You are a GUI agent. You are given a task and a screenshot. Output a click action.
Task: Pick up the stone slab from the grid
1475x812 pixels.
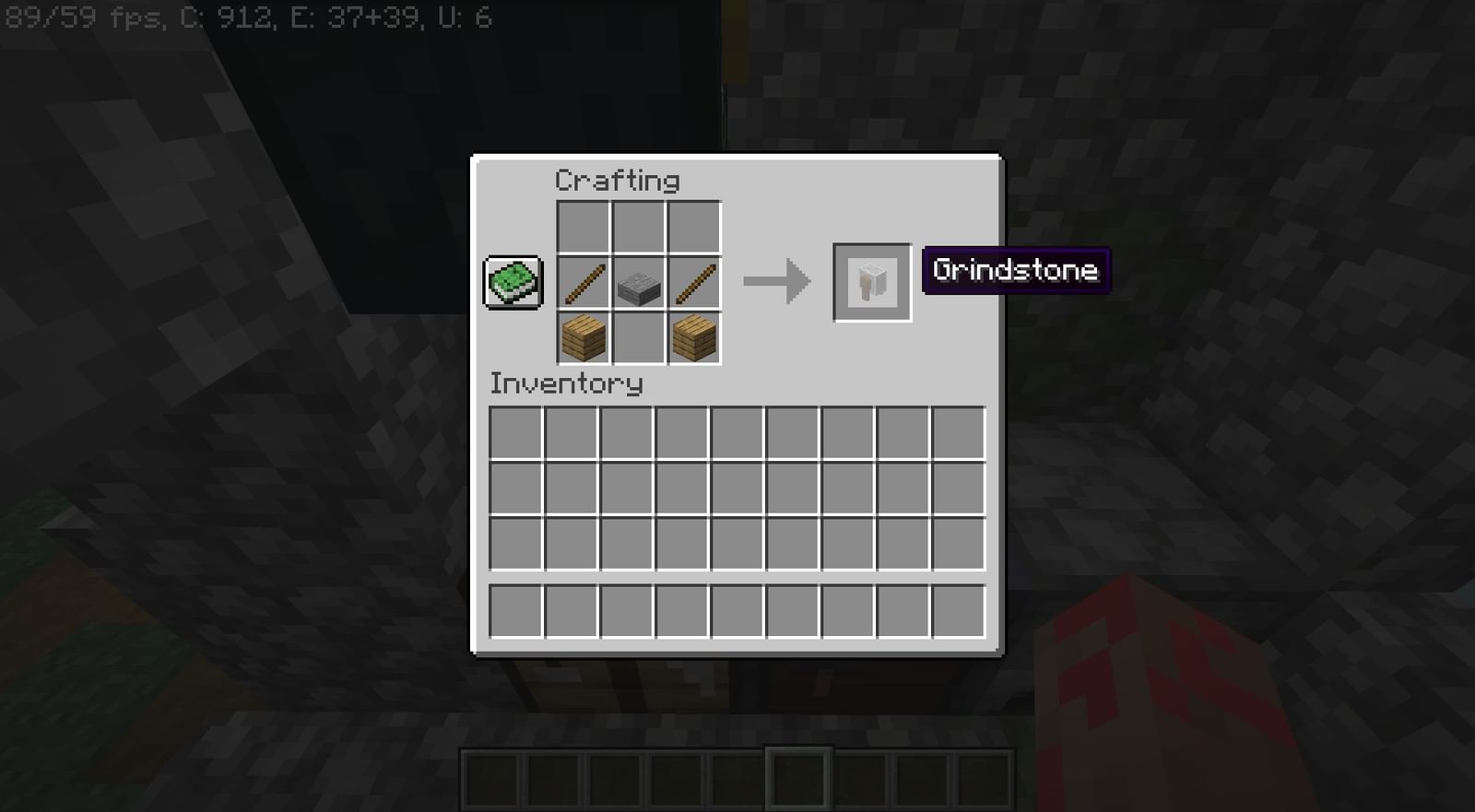[x=638, y=283]
